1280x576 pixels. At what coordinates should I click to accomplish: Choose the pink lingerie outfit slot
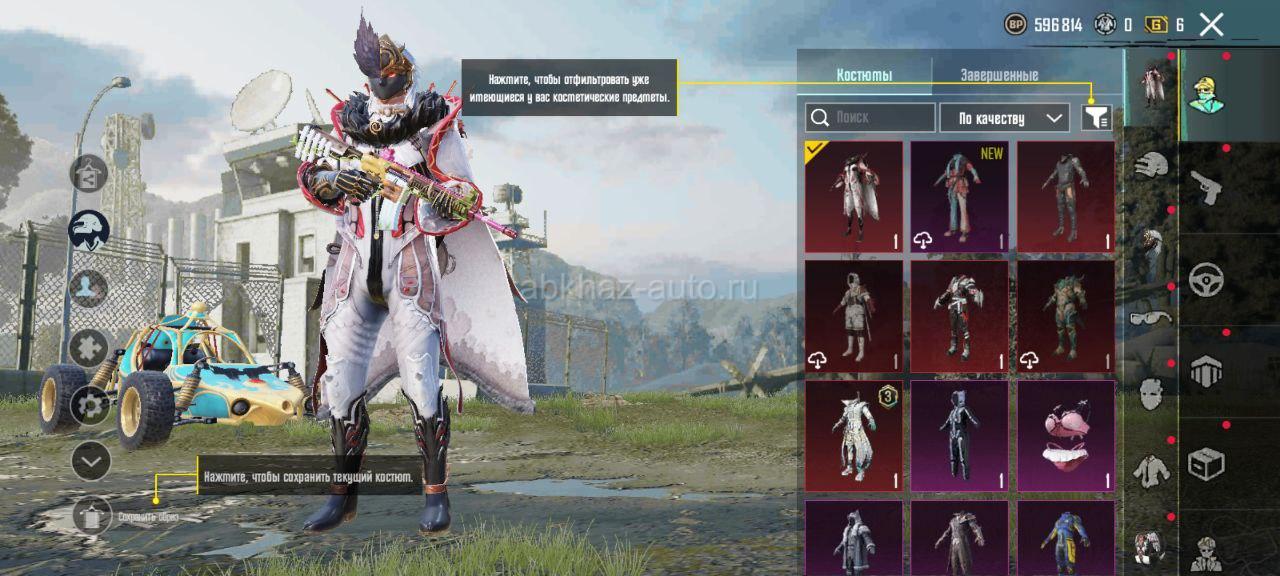(x=1066, y=436)
